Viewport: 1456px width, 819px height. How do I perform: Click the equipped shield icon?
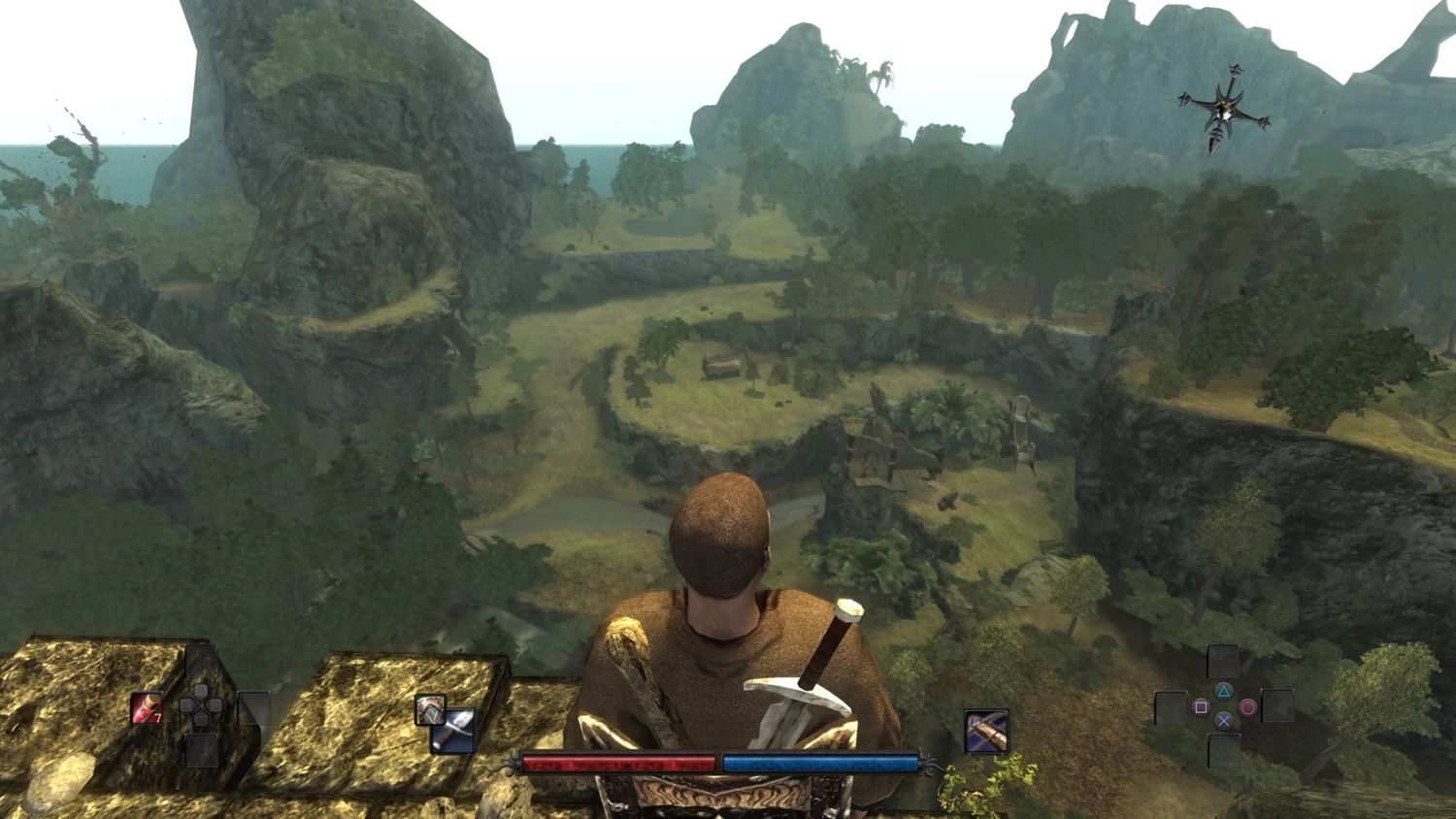[x=429, y=708]
